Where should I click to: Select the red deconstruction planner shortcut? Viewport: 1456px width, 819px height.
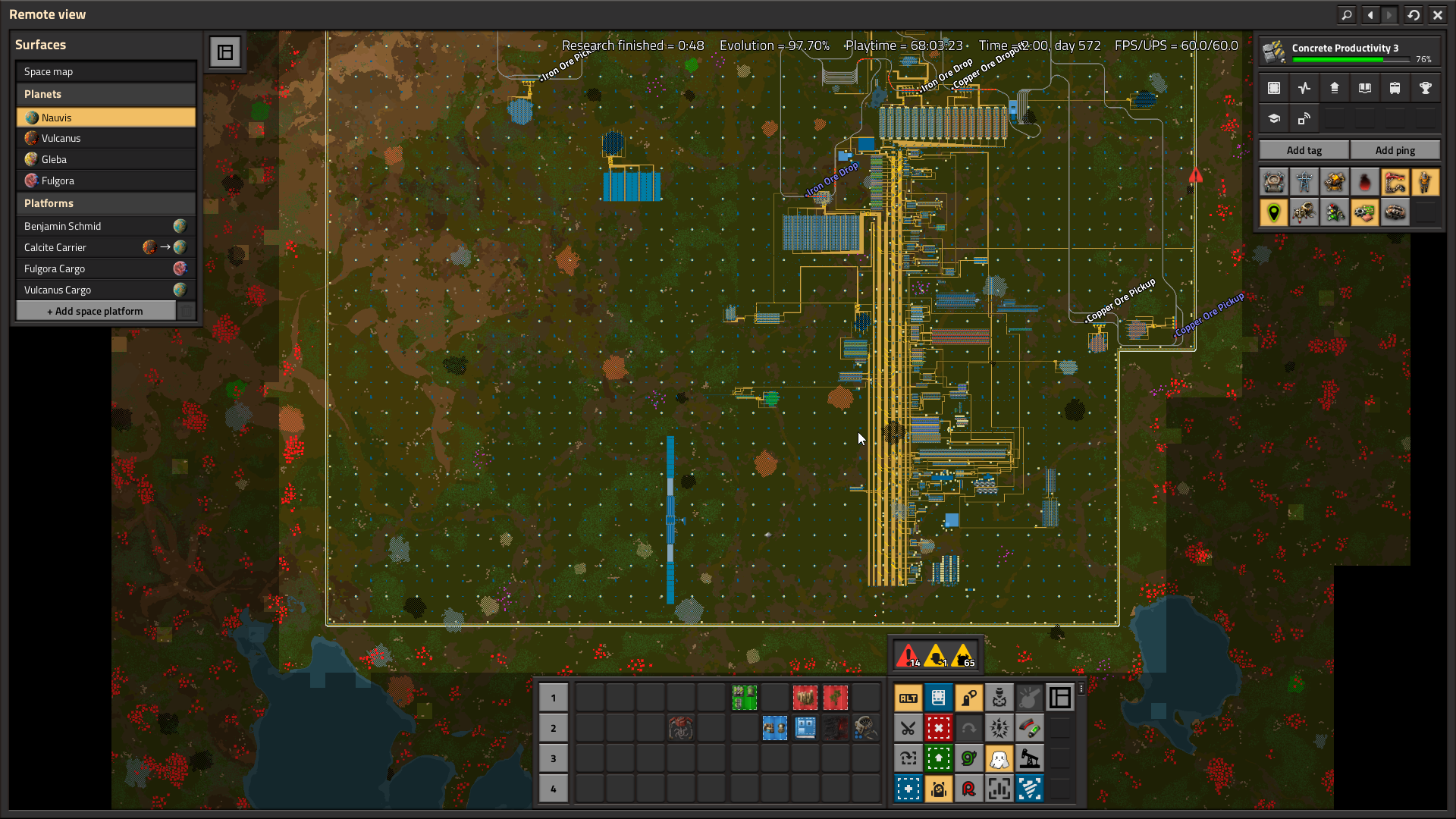(939, 728)
